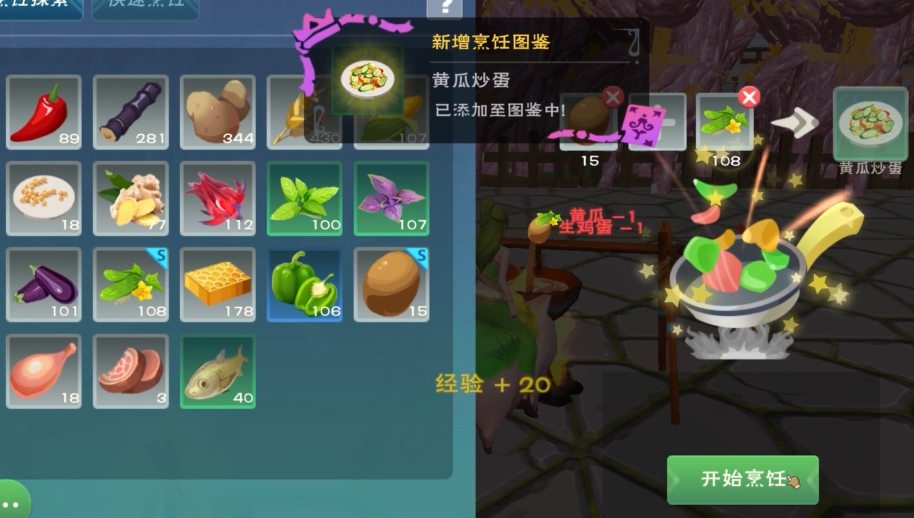Select the fish ingredient slot
Screen dimensions: 914x518
click(218, 371)
